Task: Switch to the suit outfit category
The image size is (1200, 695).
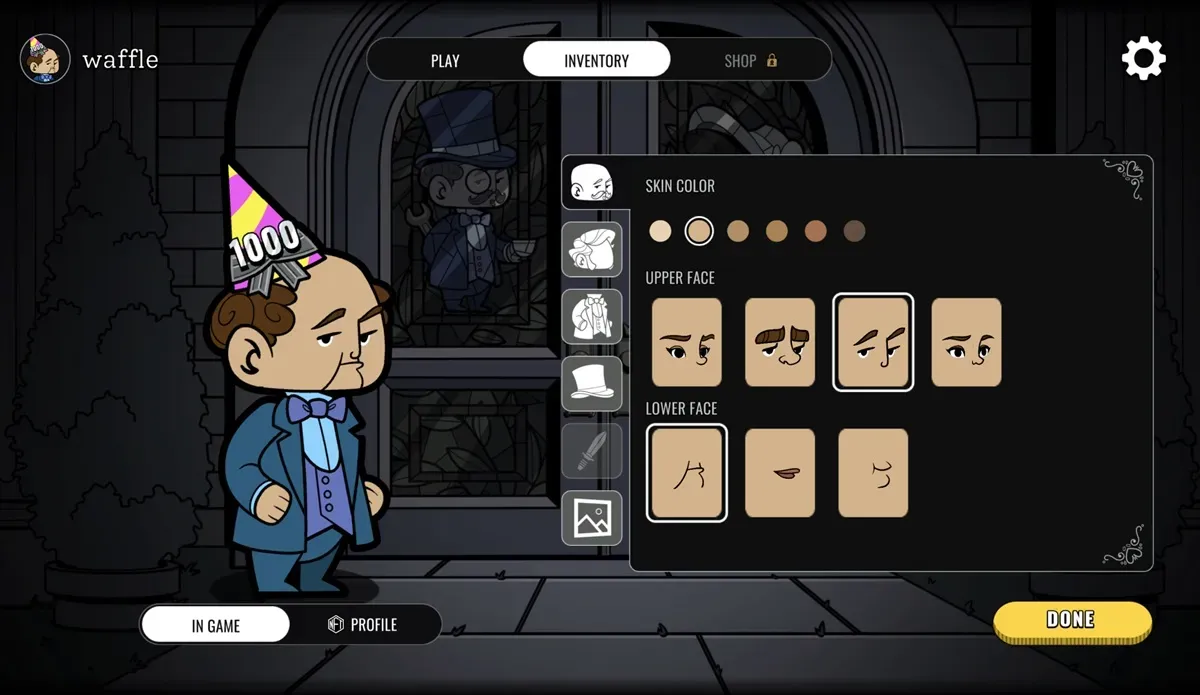Action: click(592, 316)
